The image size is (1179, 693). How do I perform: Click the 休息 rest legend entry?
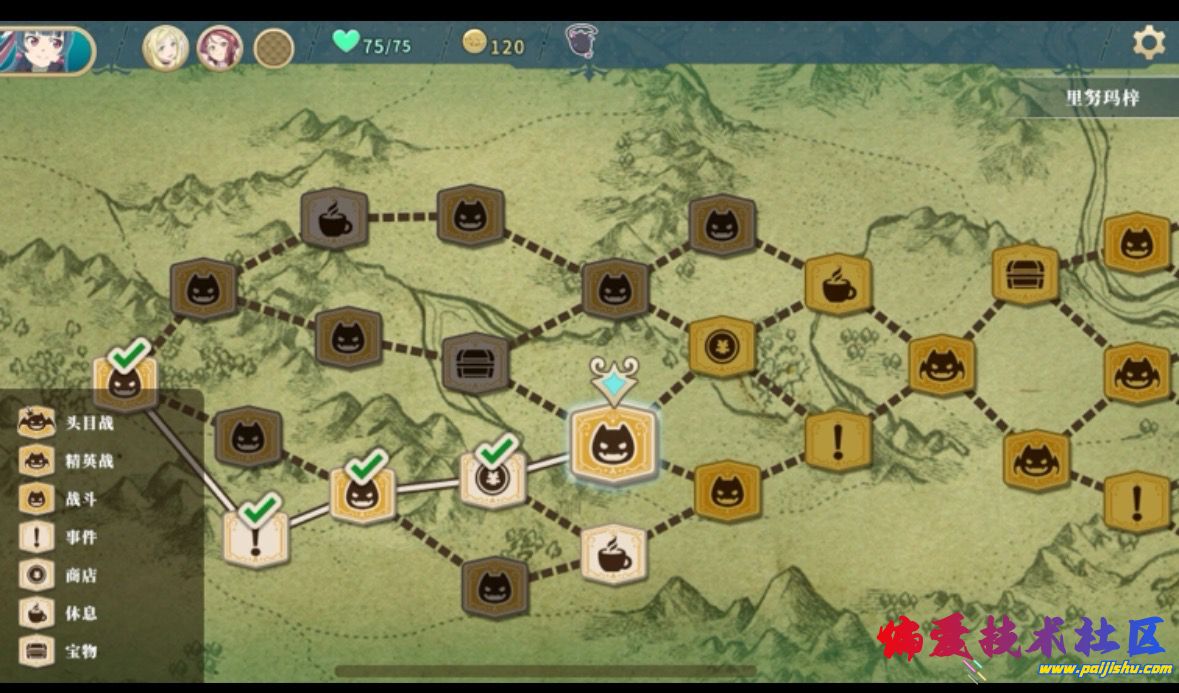(x=62, y=613)
